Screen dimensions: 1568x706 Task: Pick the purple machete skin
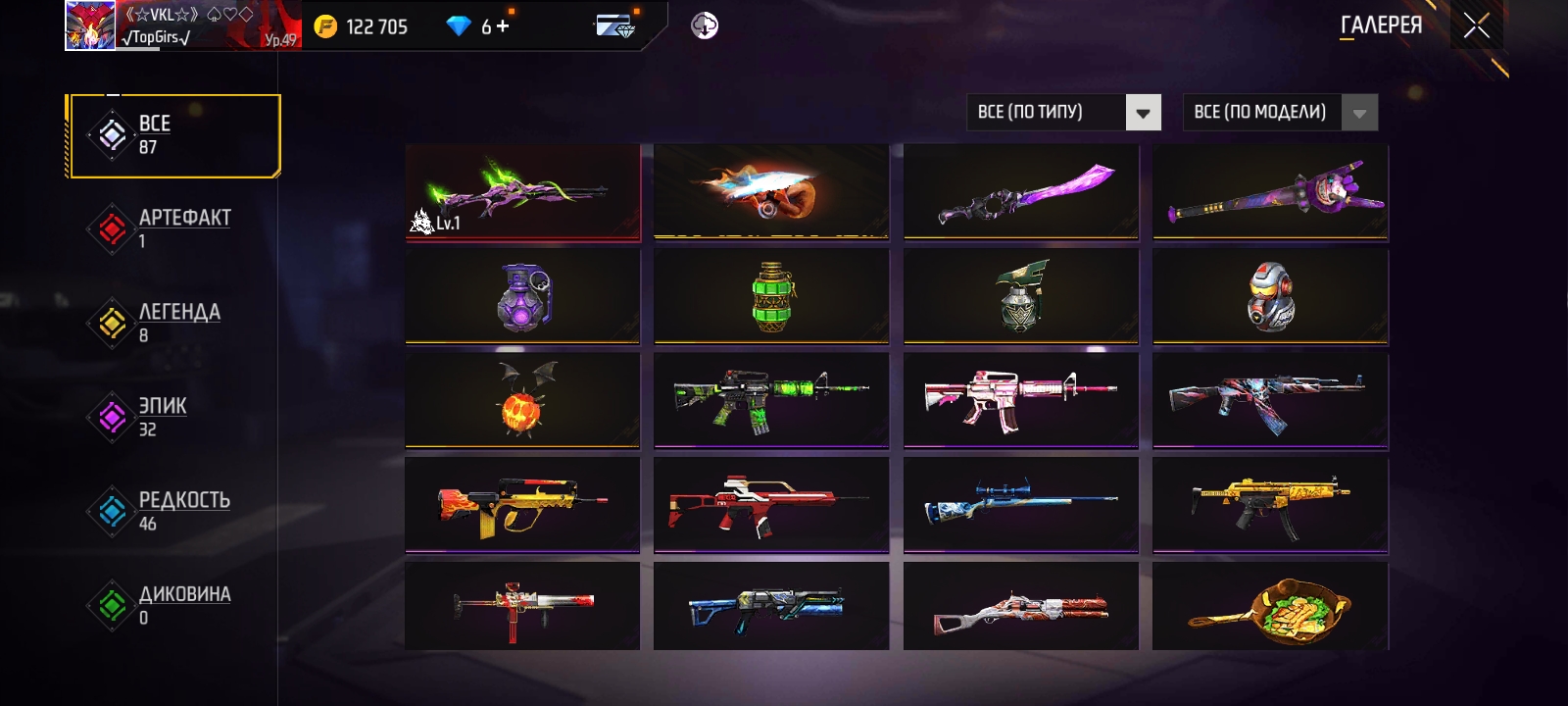[1021, 191]
